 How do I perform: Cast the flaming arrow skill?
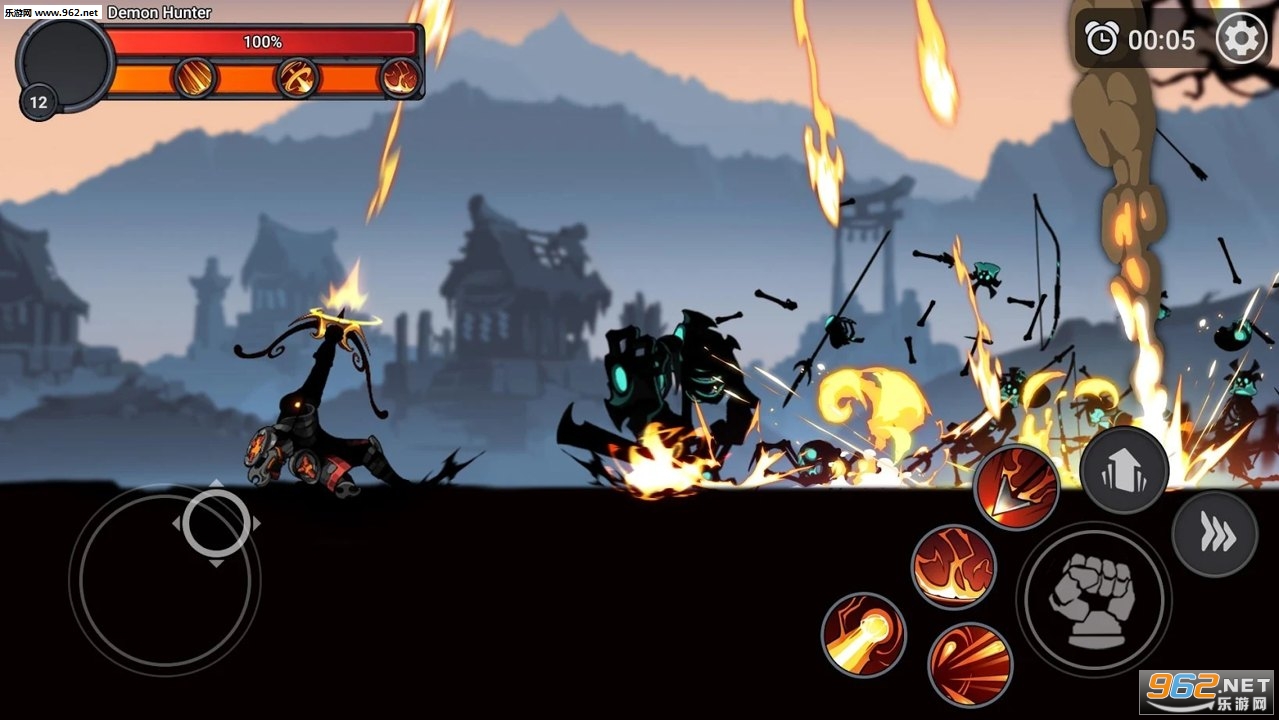(1016, 488)
